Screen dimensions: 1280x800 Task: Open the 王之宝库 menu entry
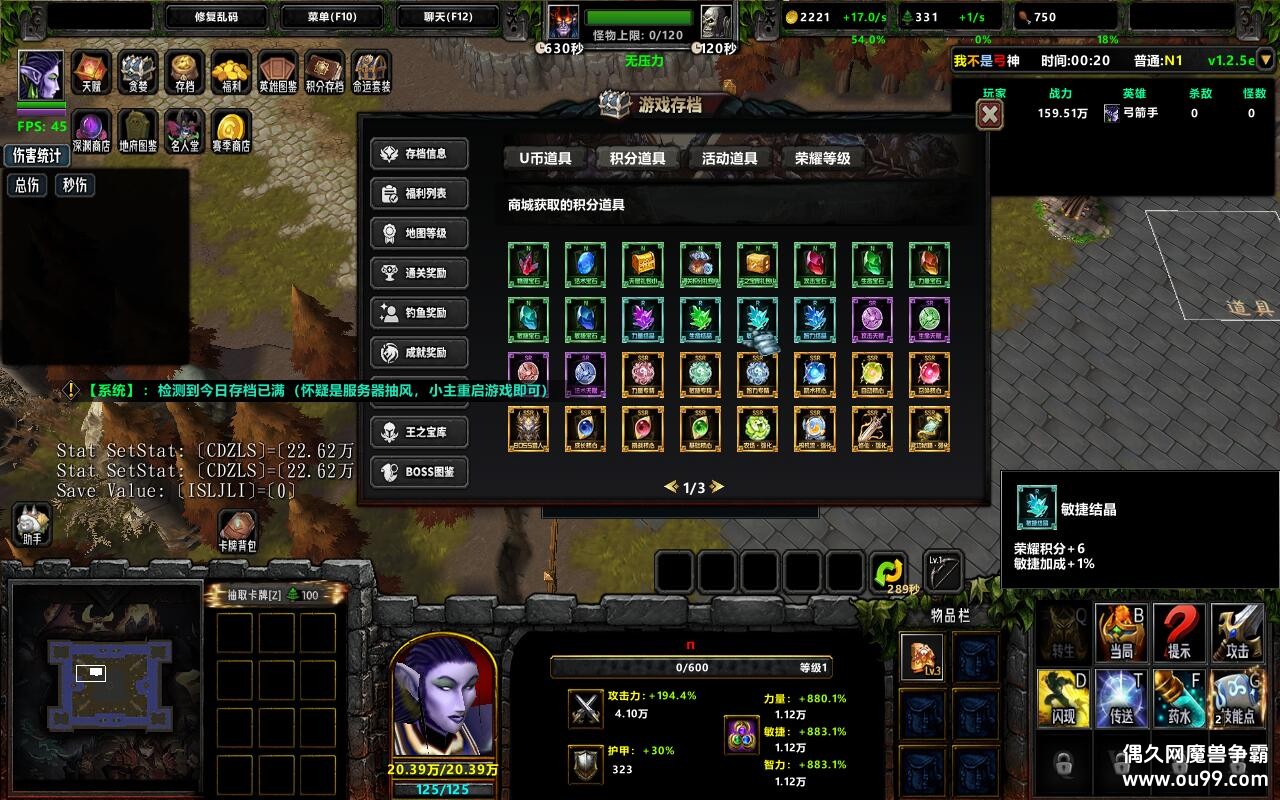tap(420, 432)
